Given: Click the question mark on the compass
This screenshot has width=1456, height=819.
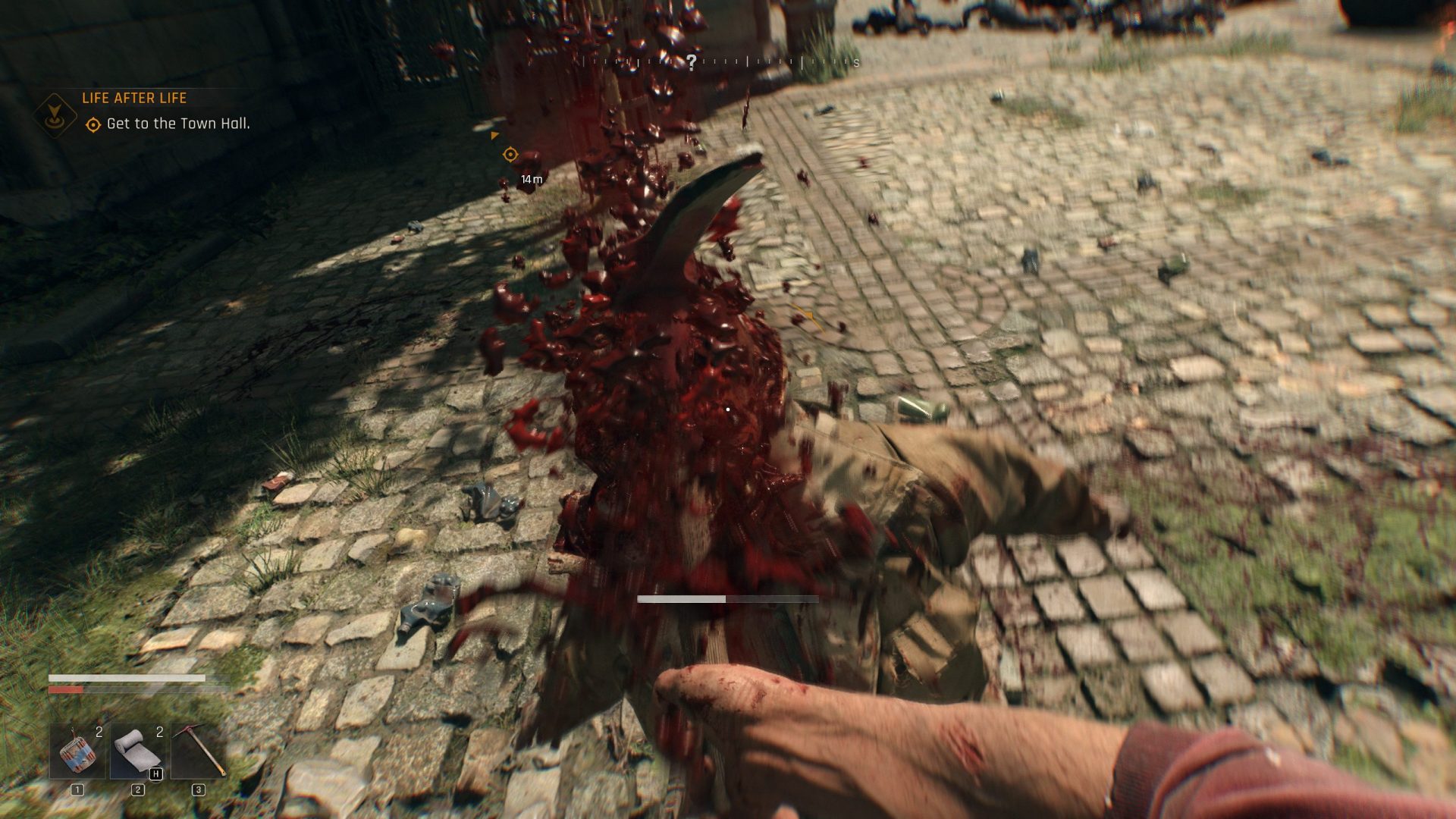Looking at the screenshot, I should pyautogui.click(x=691, y=61).
